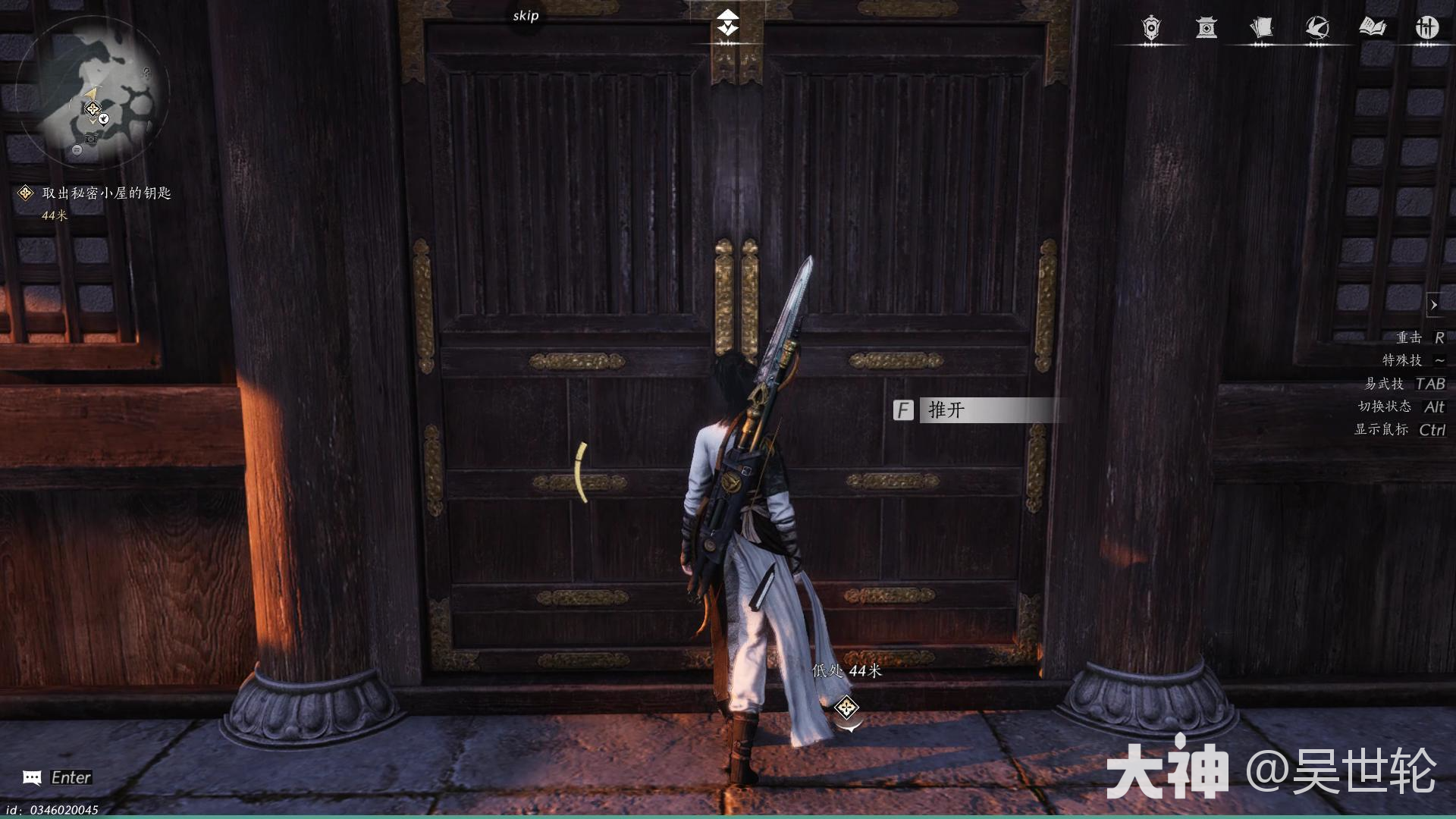1456x819 pixels.
Task: Click the skip button
Action: 526,16
